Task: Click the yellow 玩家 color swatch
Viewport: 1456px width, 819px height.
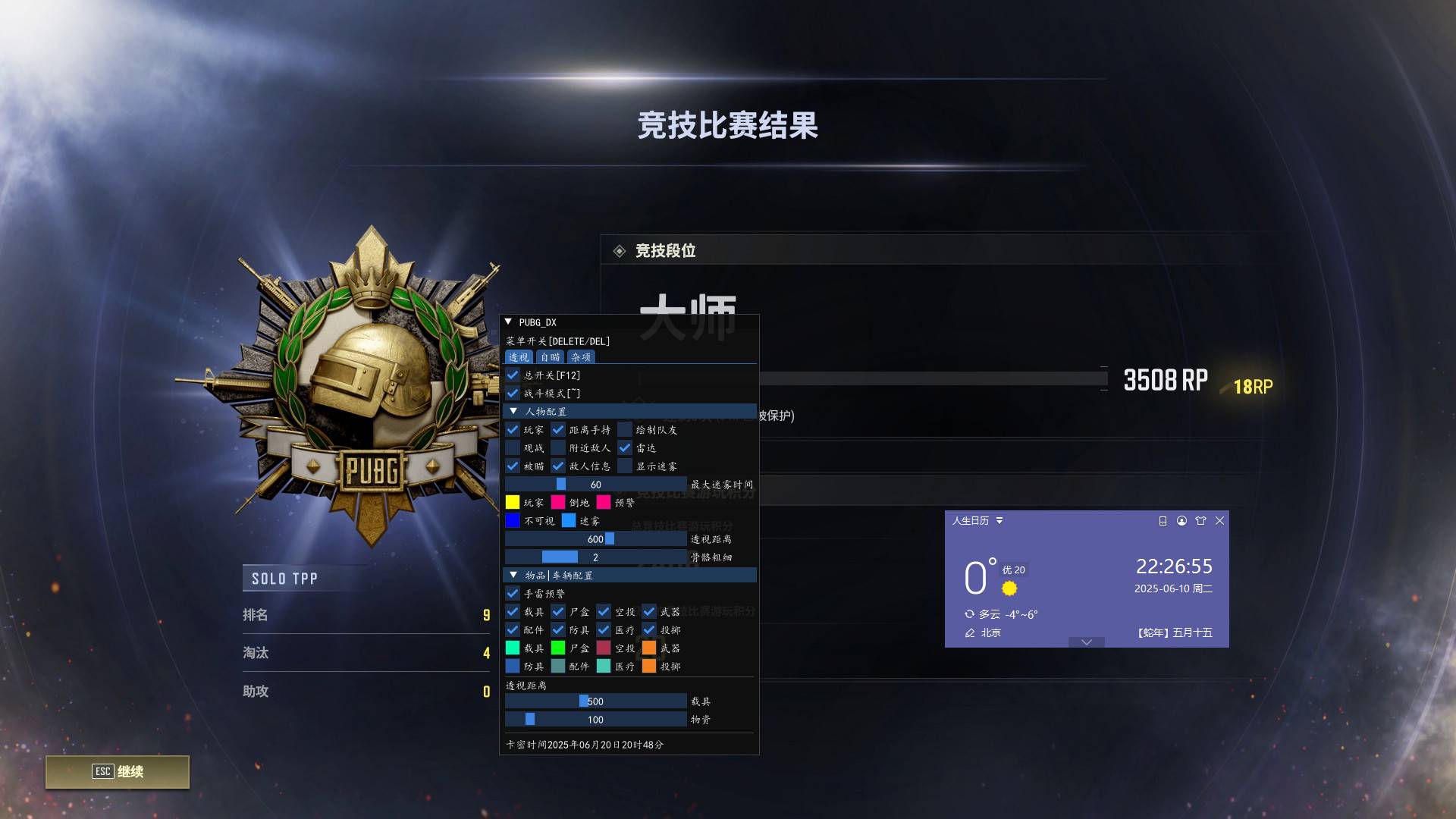Action: pyautogui.click(x=513, y=501)
